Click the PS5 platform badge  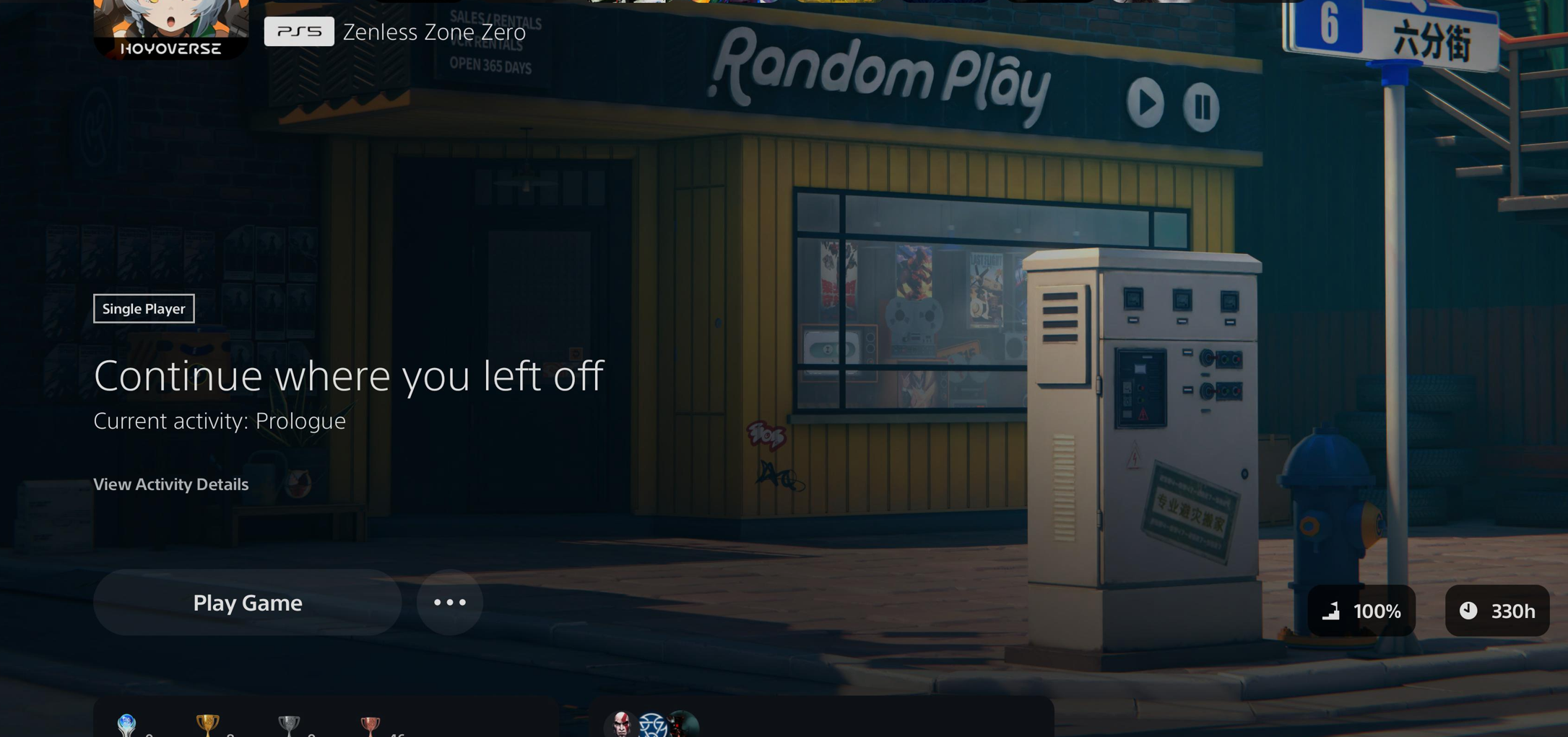(x=299, y=31)
